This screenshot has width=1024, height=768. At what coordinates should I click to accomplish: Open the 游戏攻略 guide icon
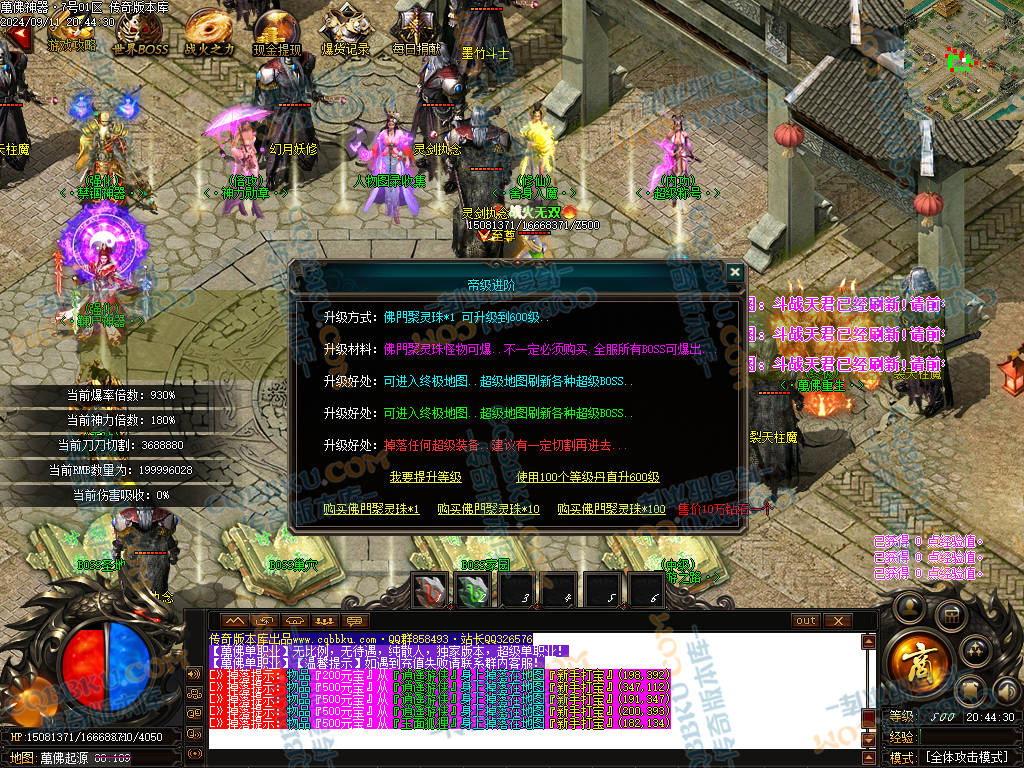click(72, 32)
